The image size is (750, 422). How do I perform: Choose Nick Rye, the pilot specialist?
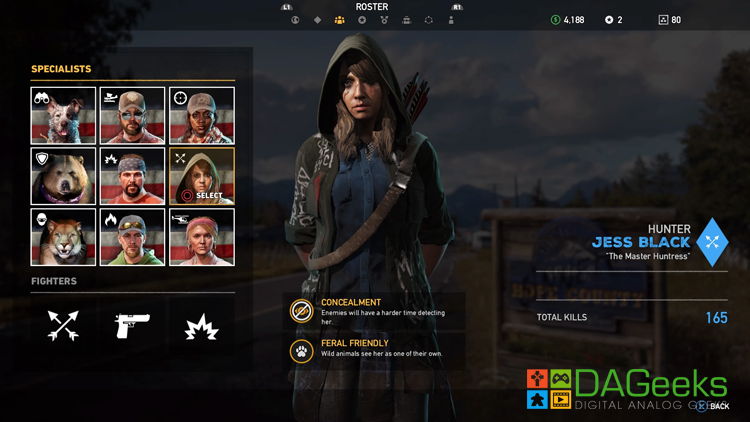[x=133, y=116]
